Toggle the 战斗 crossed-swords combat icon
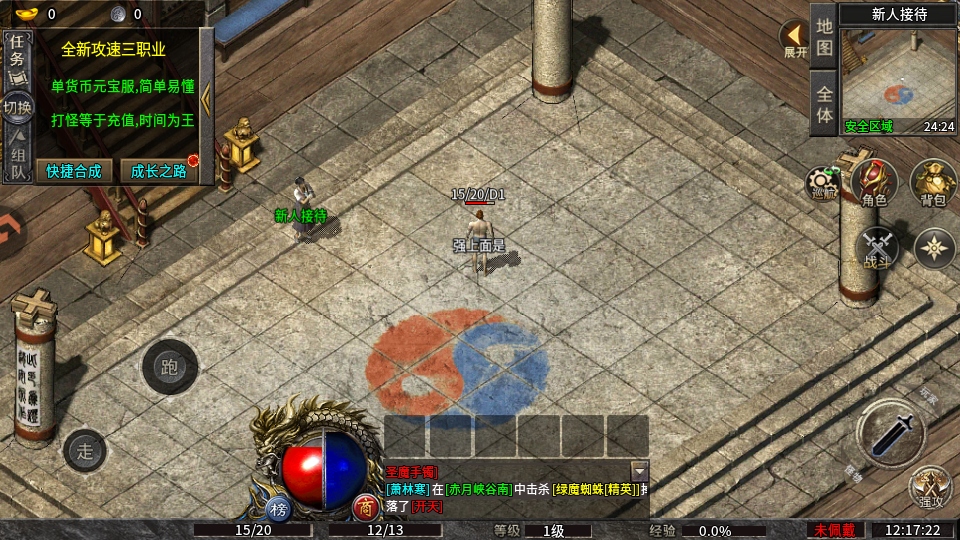 878,248
